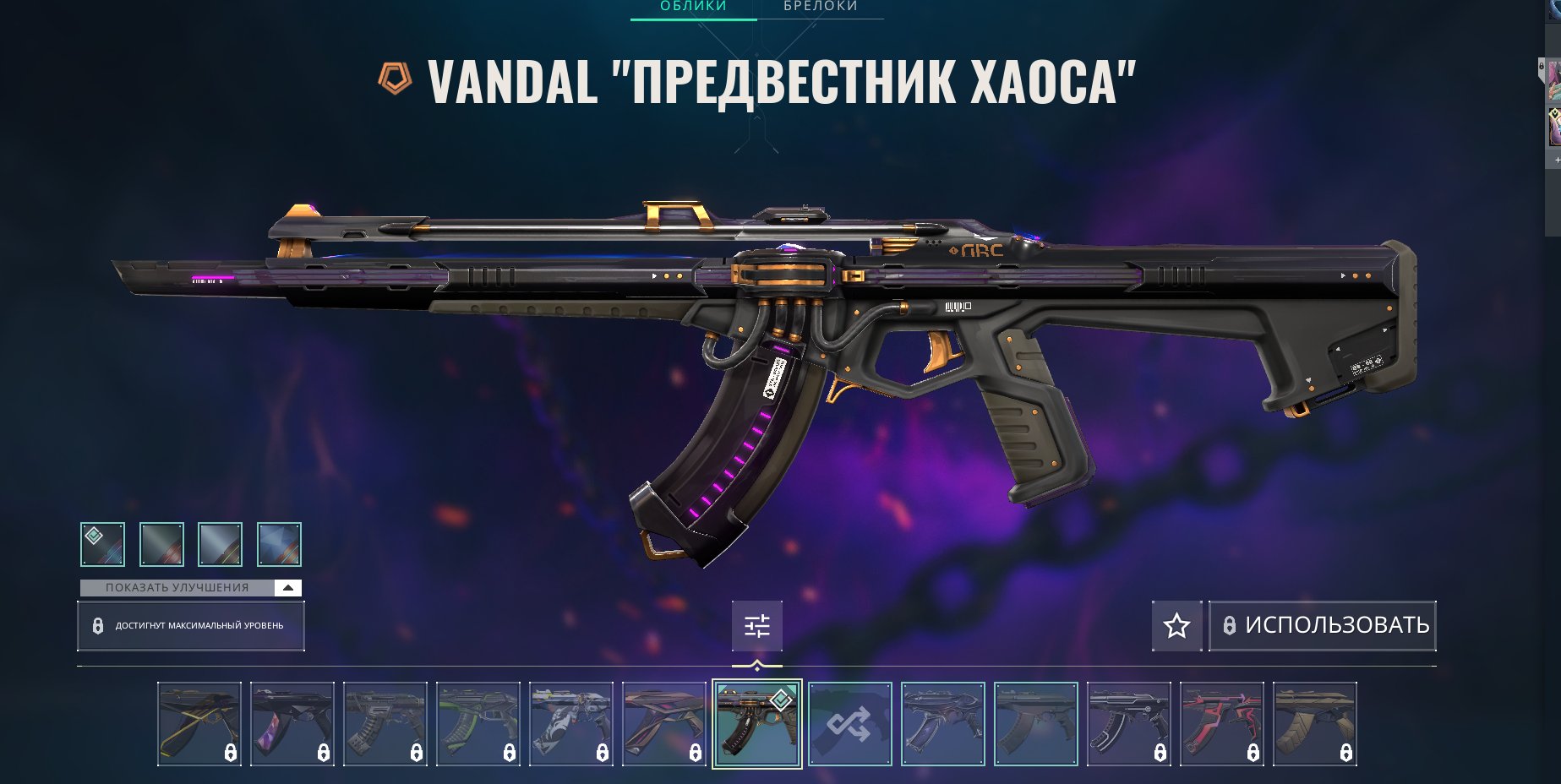Toggle the ПОКАЗАТЬ УЛУЧШЕНИЯ upgrades panel

[x=190, y=588]
